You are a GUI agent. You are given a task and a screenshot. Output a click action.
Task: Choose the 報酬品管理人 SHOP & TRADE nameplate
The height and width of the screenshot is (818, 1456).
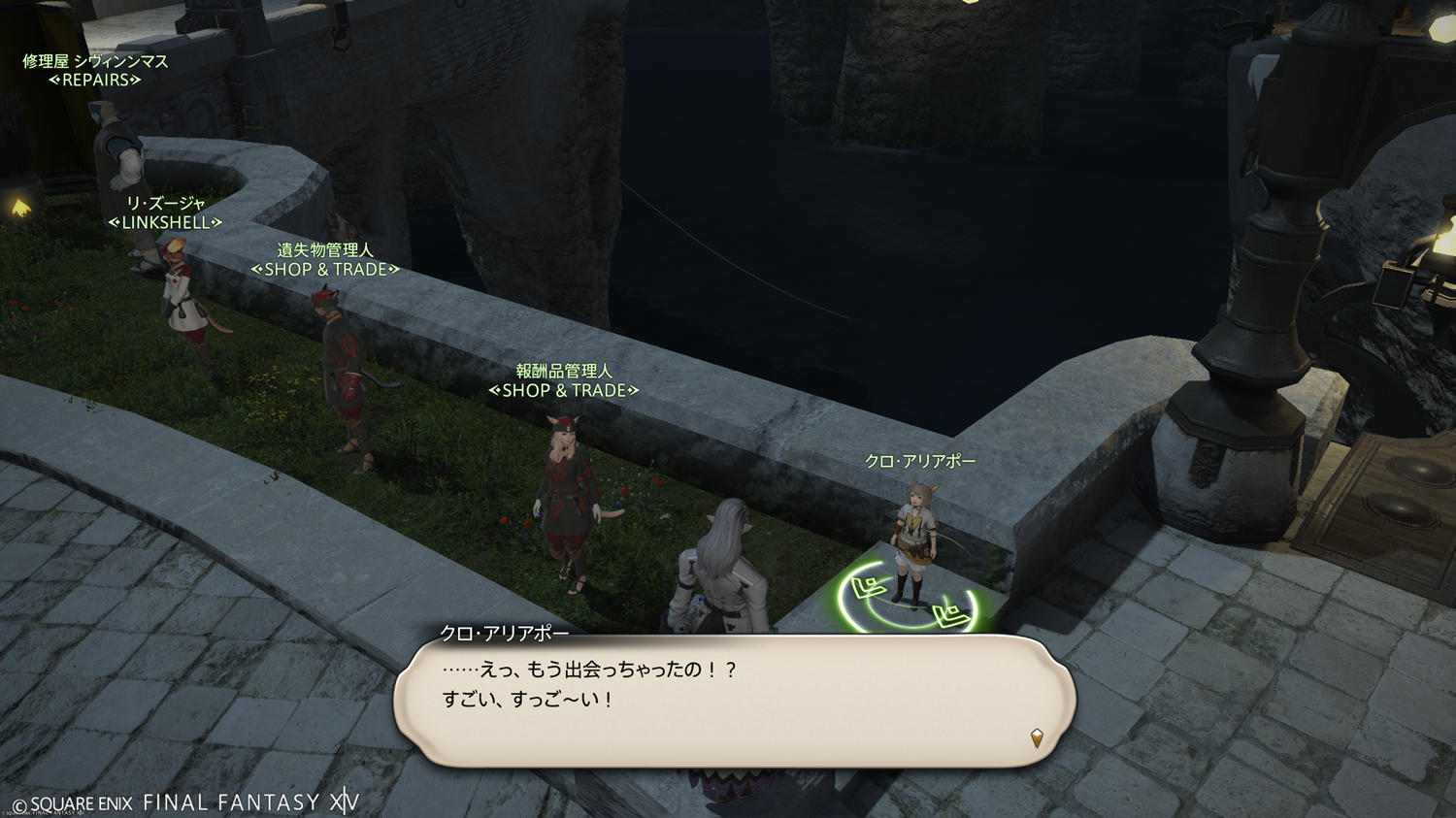pos(564,381)
